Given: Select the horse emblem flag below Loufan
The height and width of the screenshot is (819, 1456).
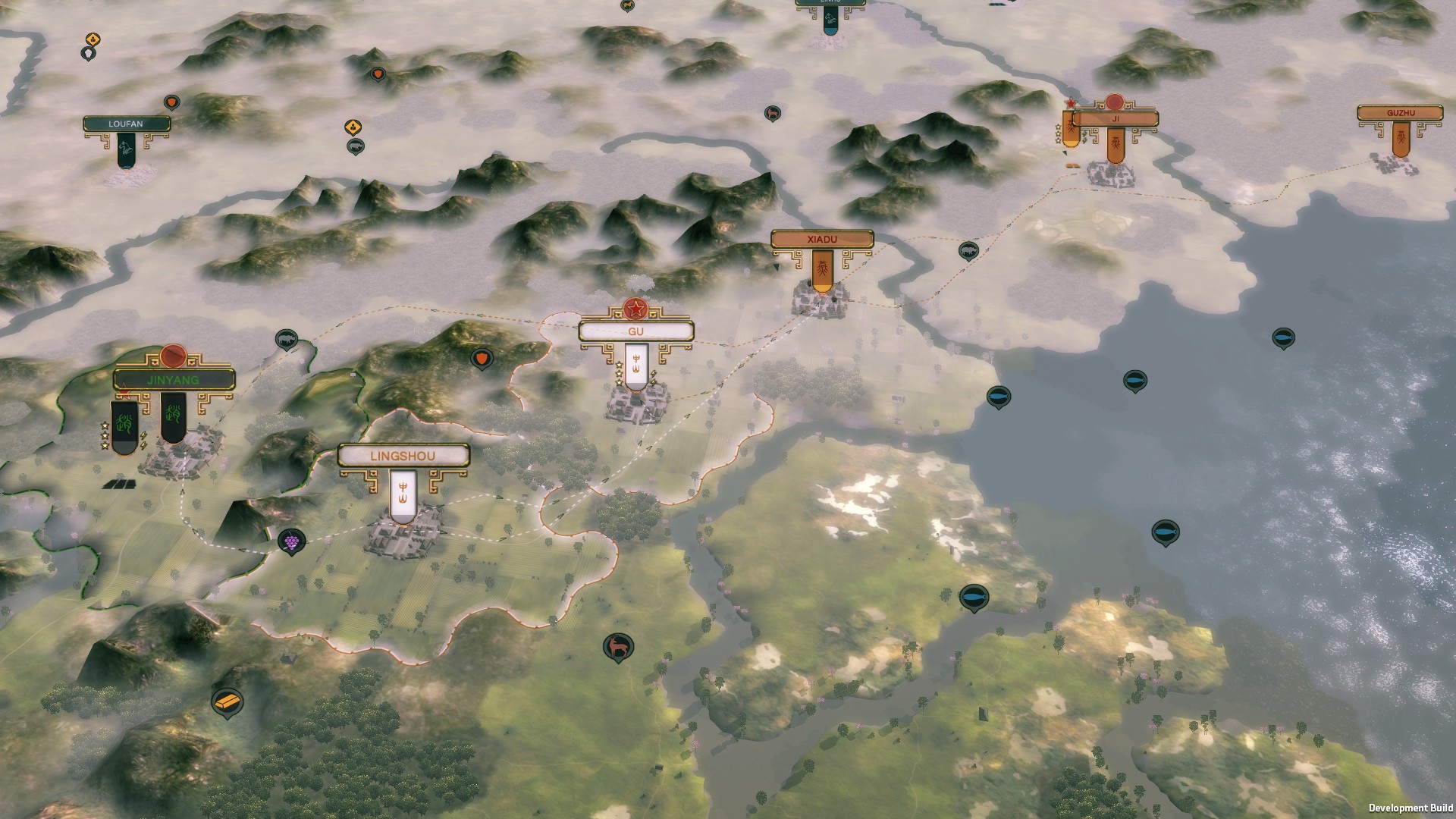Looking at the screenshot, I should [x=125, y=148].
